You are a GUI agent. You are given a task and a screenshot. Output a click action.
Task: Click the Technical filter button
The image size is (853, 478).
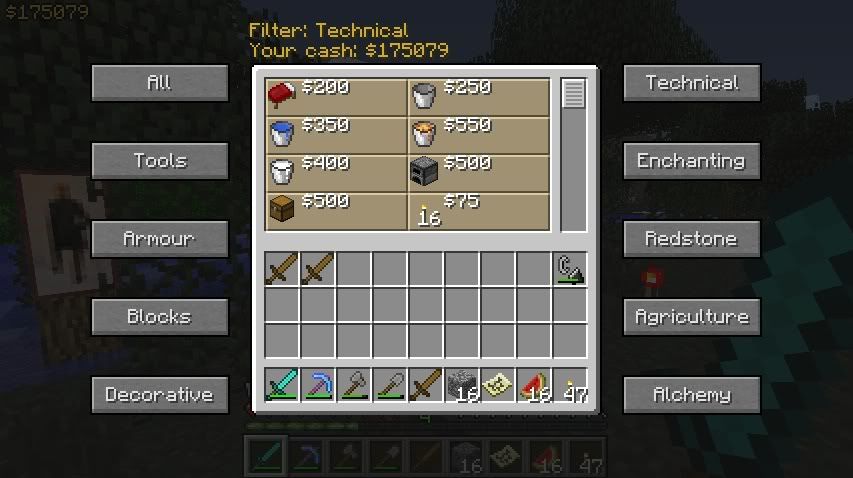click(x=692, y=83)
